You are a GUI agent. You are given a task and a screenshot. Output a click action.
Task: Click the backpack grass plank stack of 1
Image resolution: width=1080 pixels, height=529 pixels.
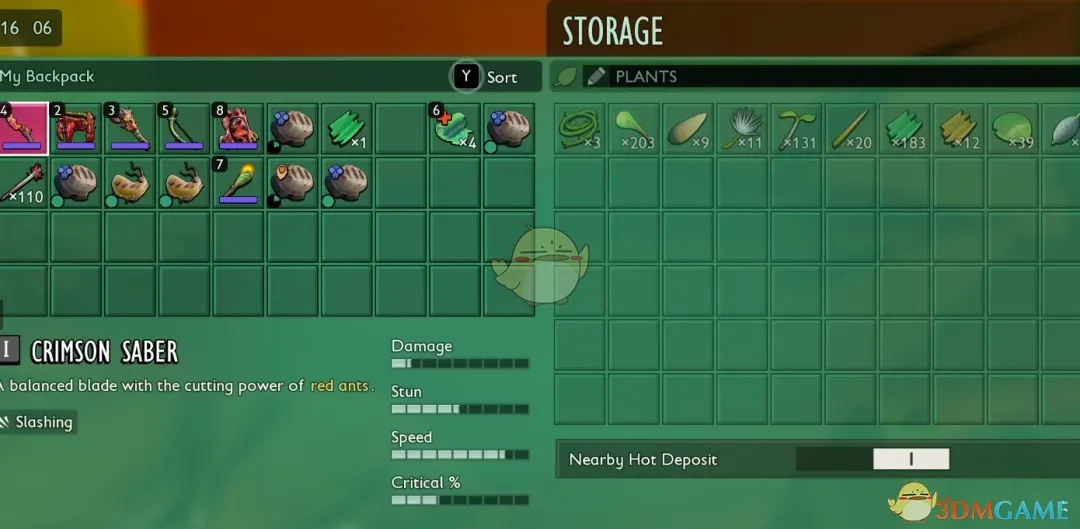(345, 128)
